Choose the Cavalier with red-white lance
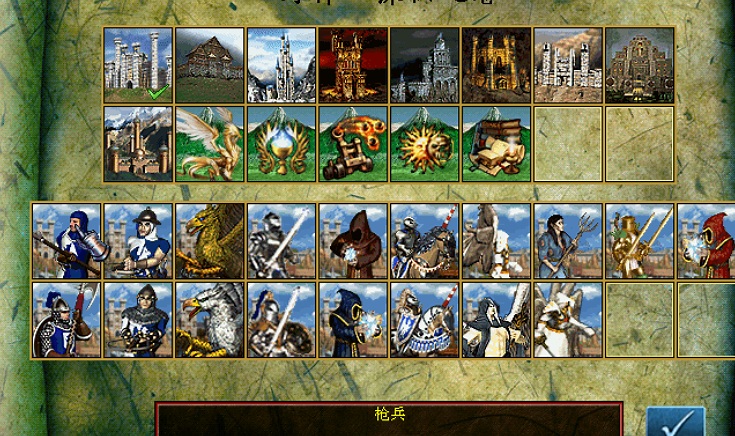The height and width of the screenshot is (436, 735). [426, 241]
